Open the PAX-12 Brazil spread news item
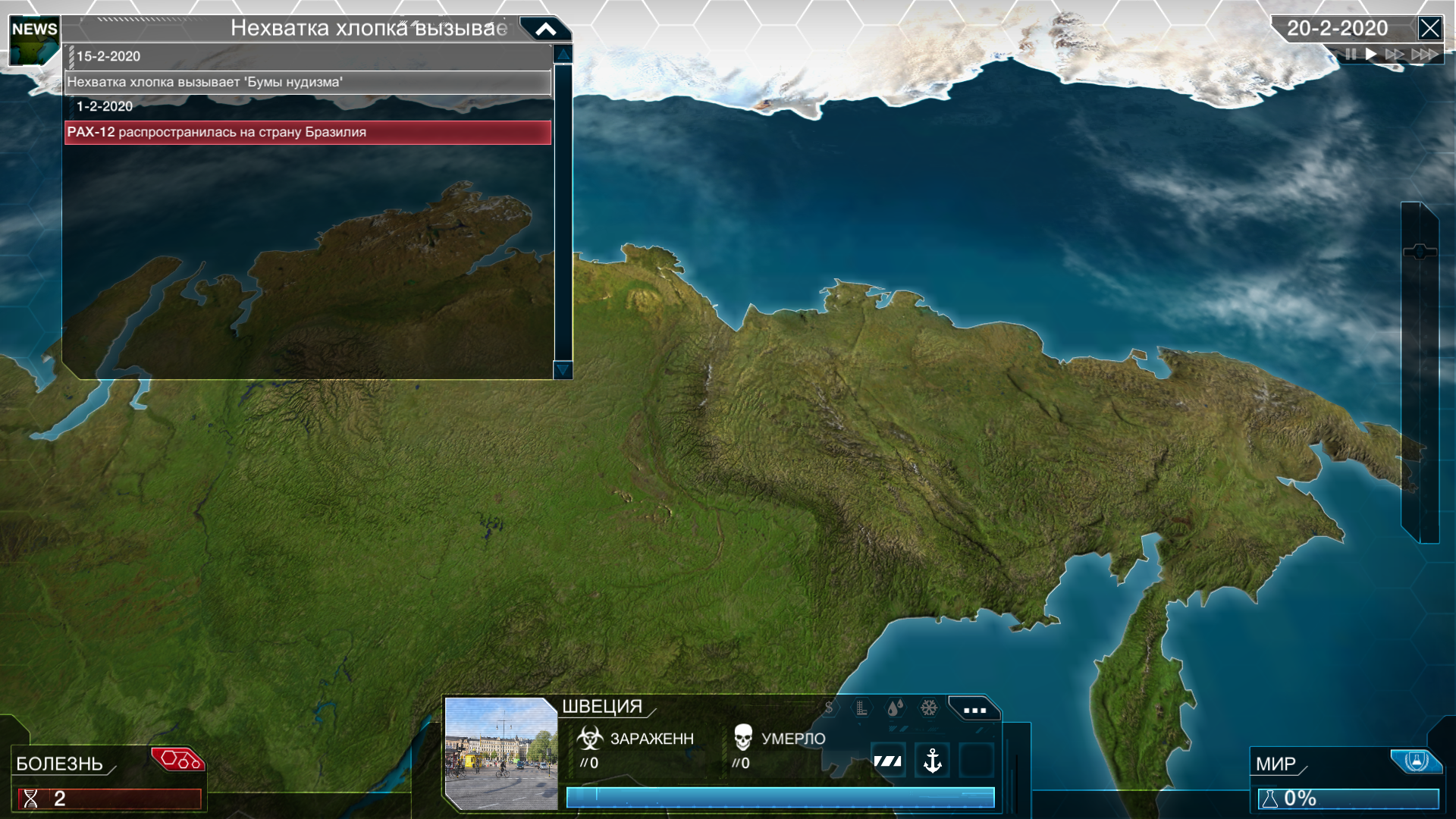The image size is (1456, 819). pos(307,132)
